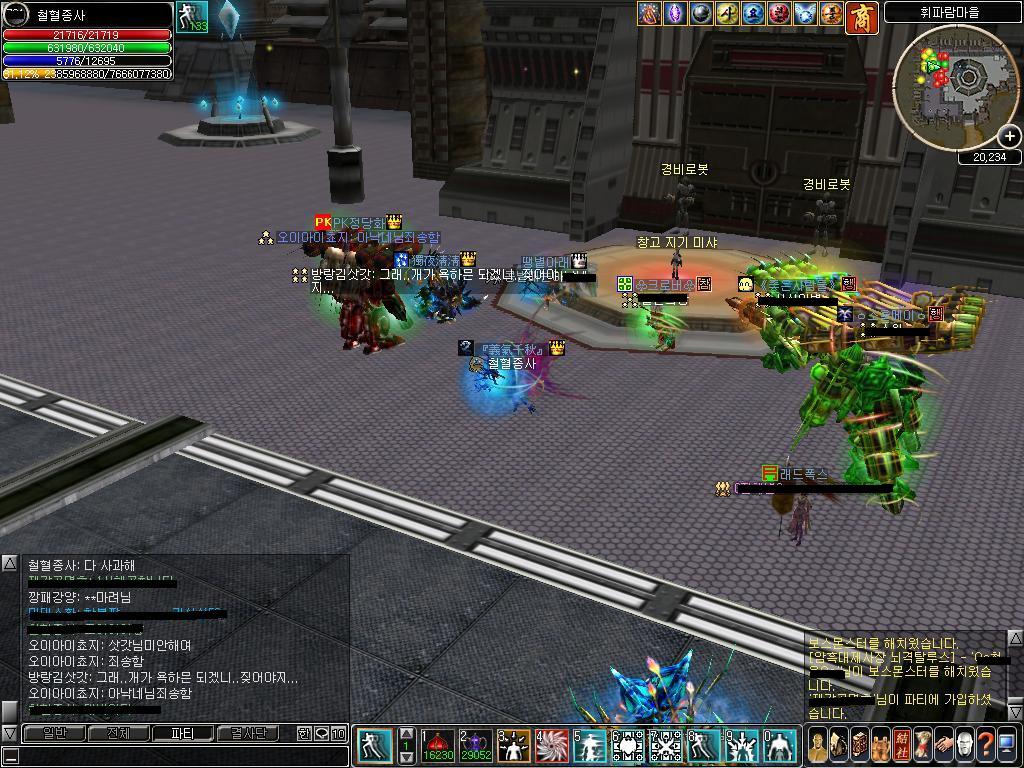Click the speech bubble chat option button
1024x768 pixels.
321,734
